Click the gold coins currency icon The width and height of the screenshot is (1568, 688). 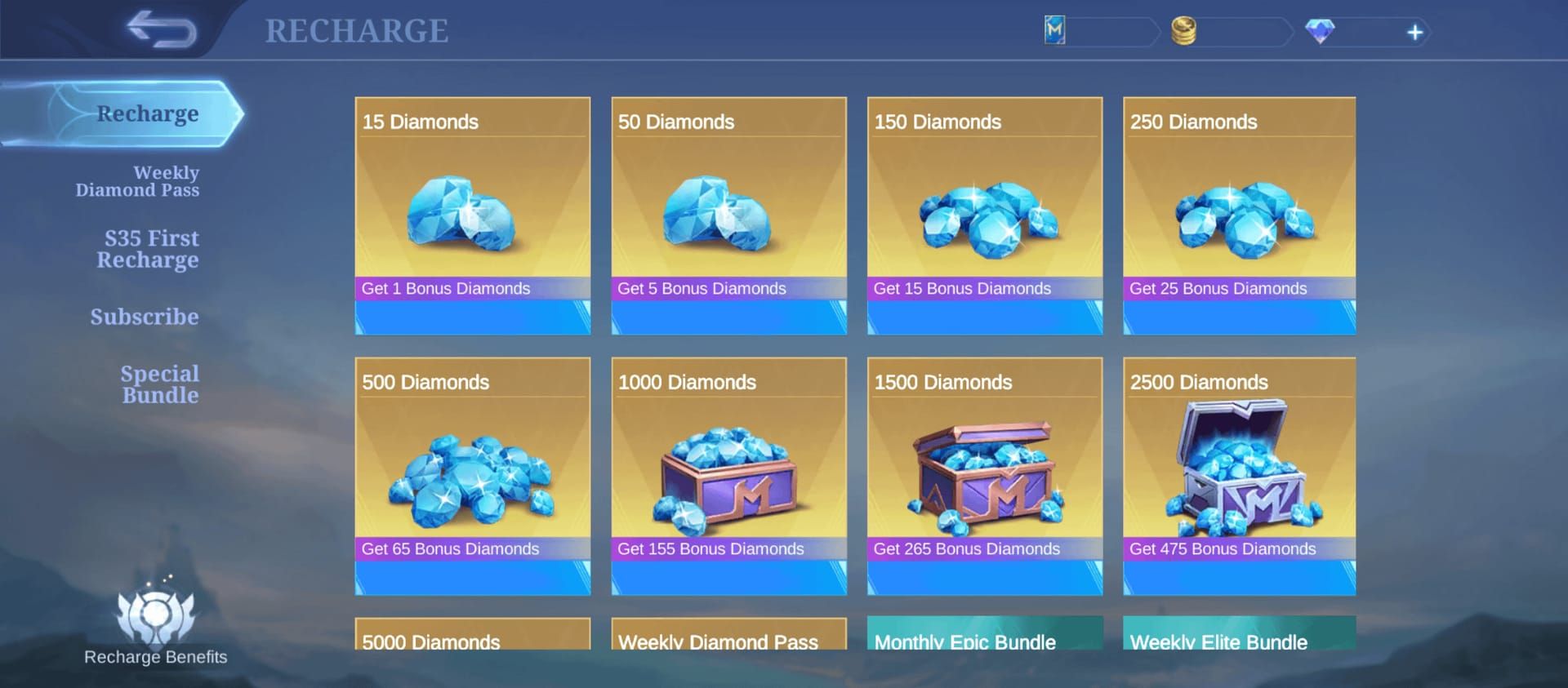1184,30
